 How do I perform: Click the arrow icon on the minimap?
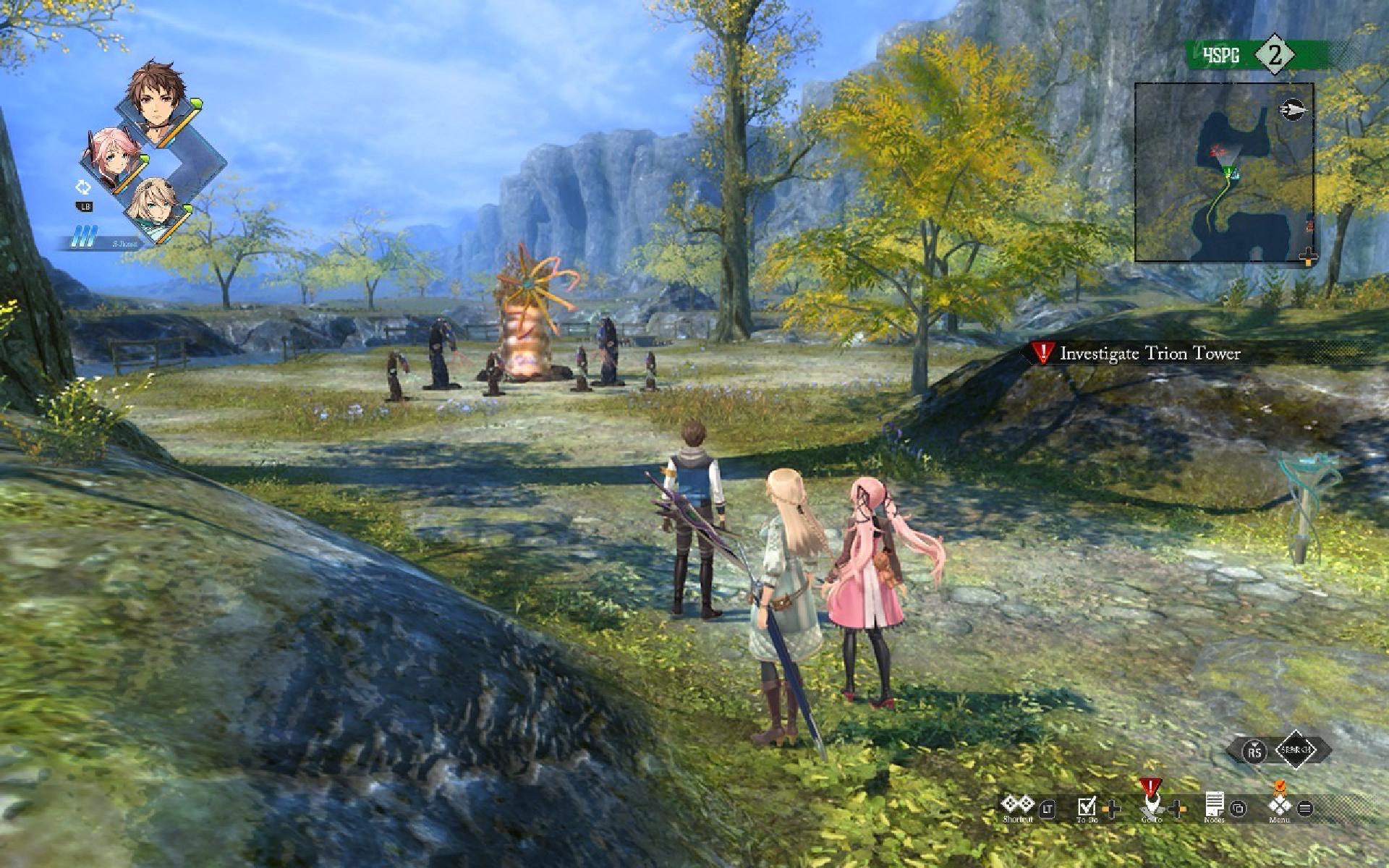pyautogui.click(x=1293, y=111)
